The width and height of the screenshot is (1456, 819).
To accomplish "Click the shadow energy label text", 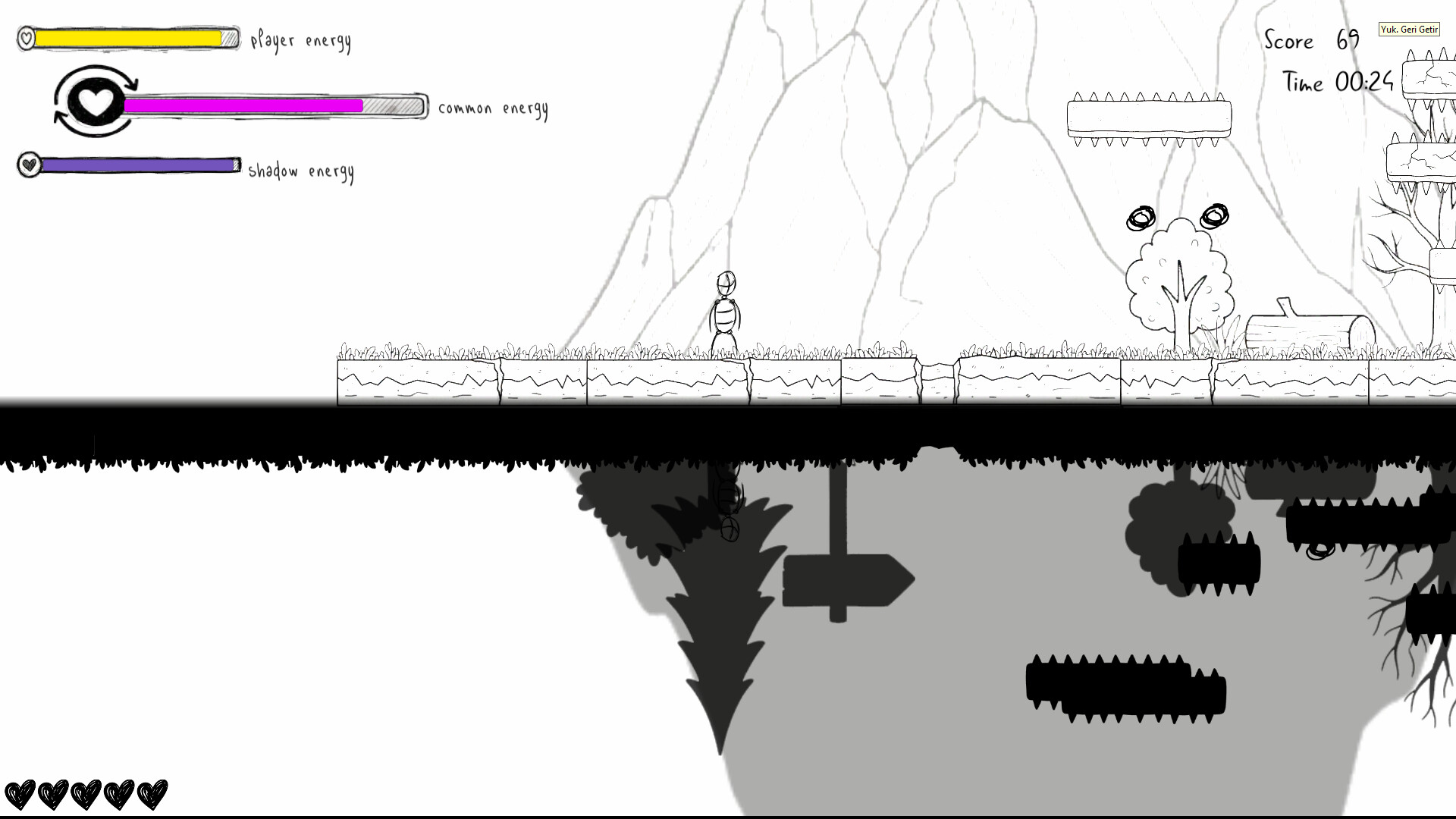I will (302, 171).
